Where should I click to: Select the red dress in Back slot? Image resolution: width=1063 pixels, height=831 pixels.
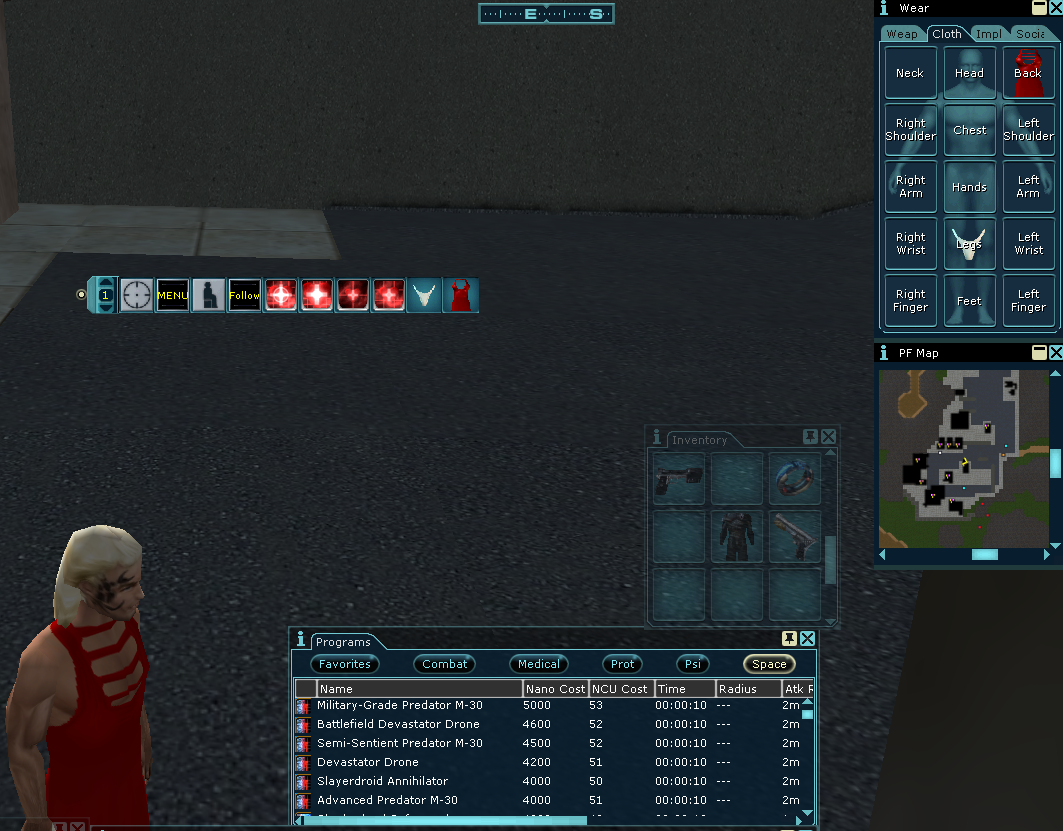(1028, 73)
